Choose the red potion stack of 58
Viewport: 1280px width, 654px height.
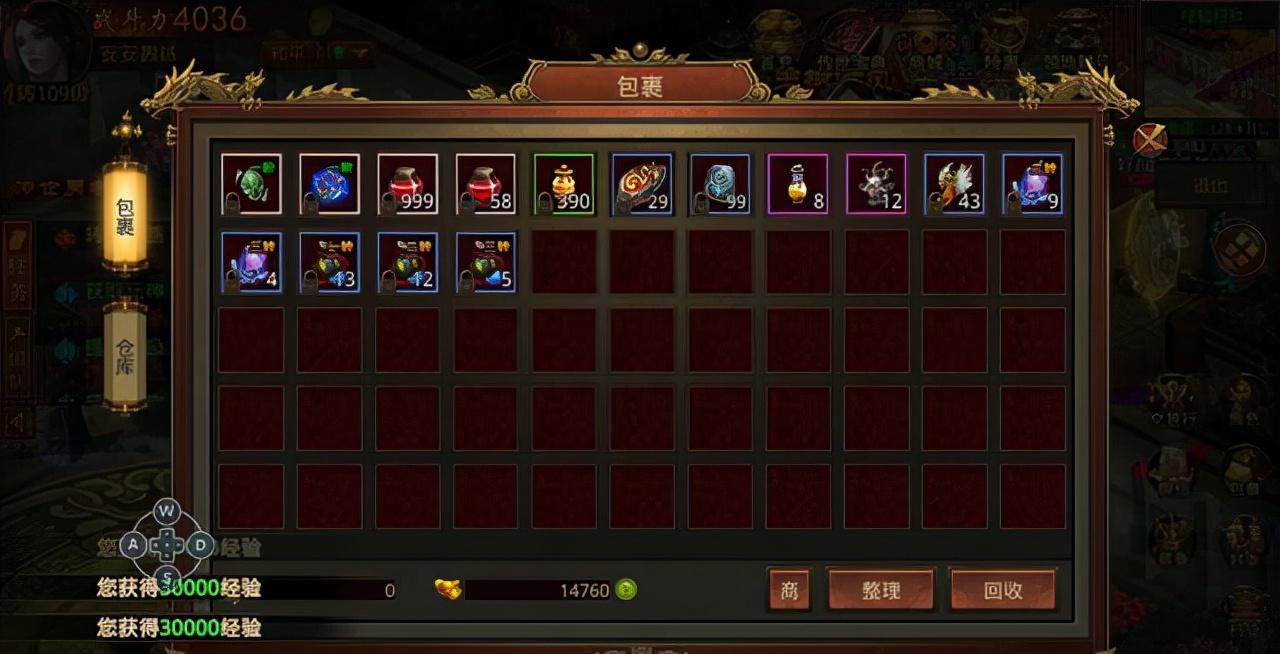tap(486, 184)
